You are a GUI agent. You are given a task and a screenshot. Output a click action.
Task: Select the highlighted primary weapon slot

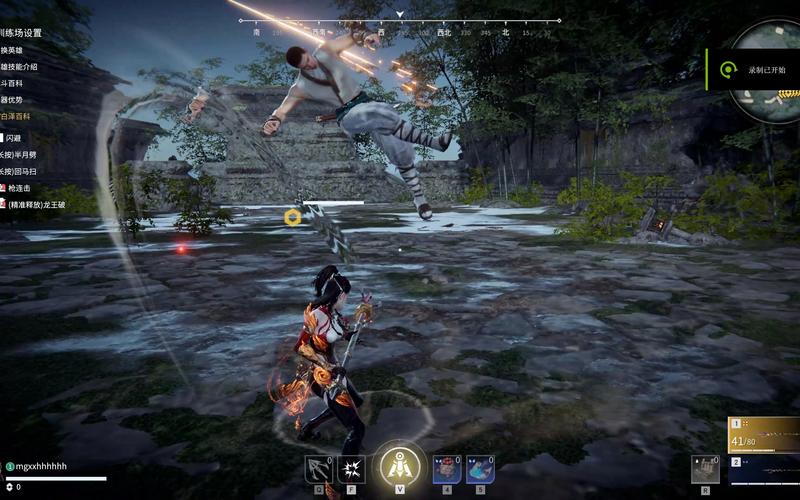click(763, 434)
